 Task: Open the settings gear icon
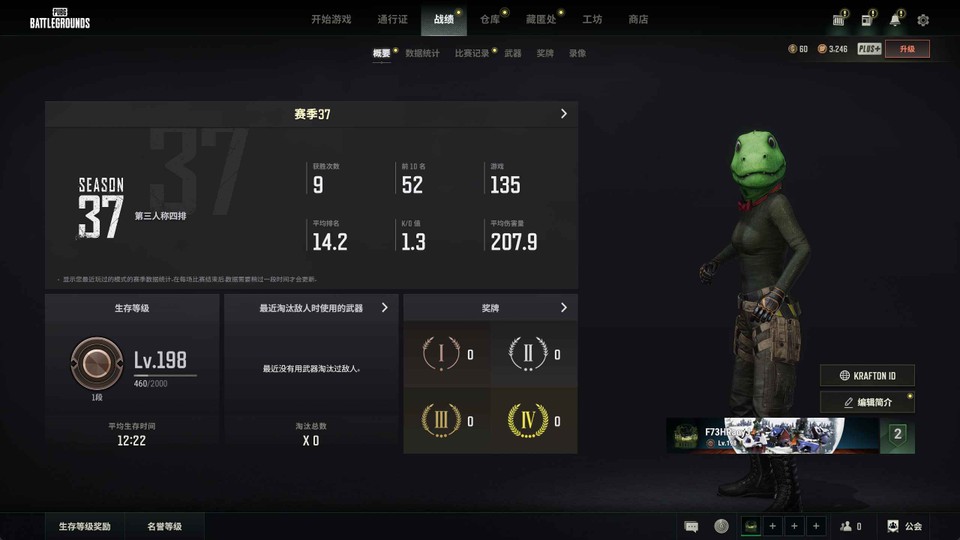(x=923, y=20)
